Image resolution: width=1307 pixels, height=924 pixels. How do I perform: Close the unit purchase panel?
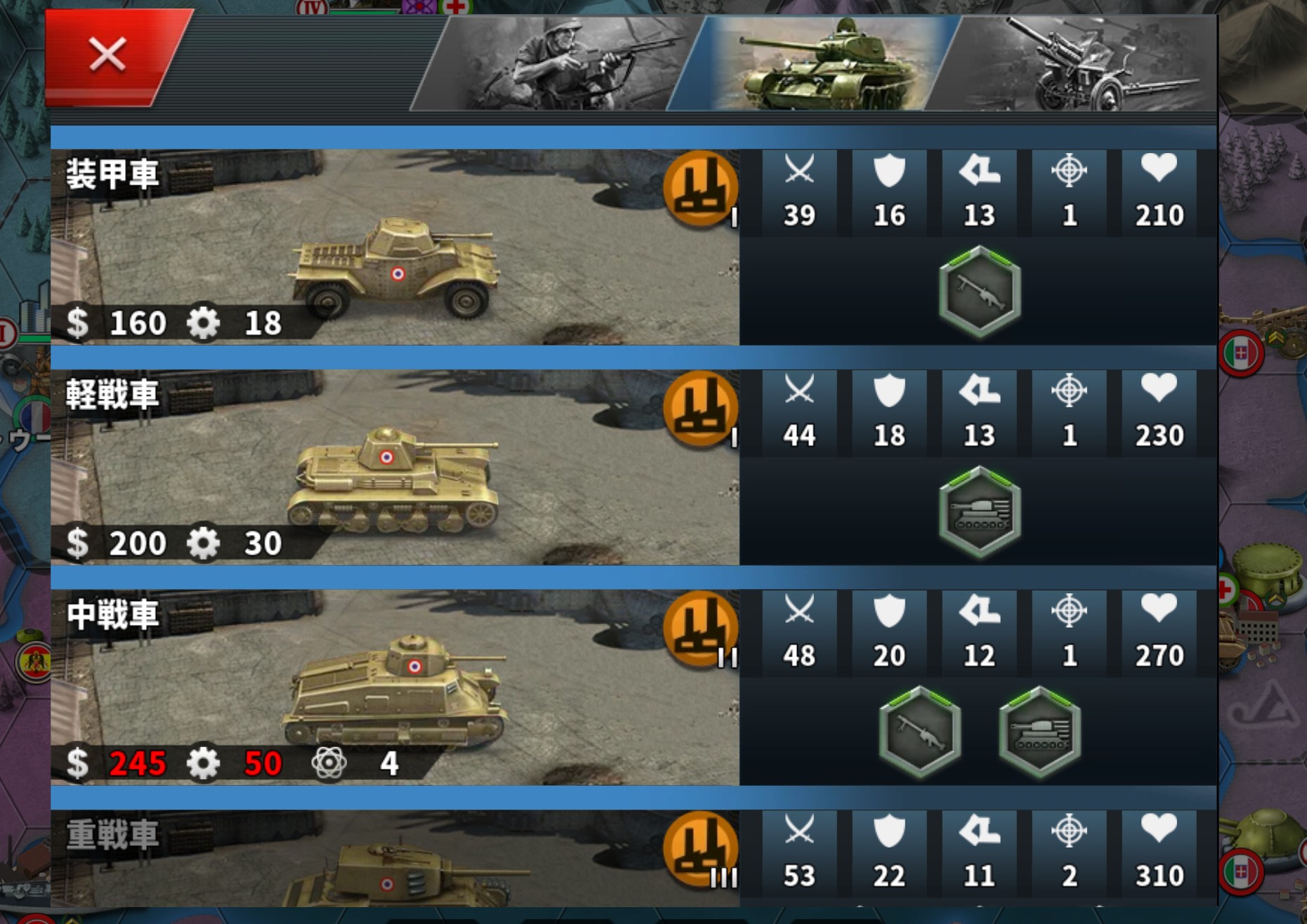pos(109,56)
